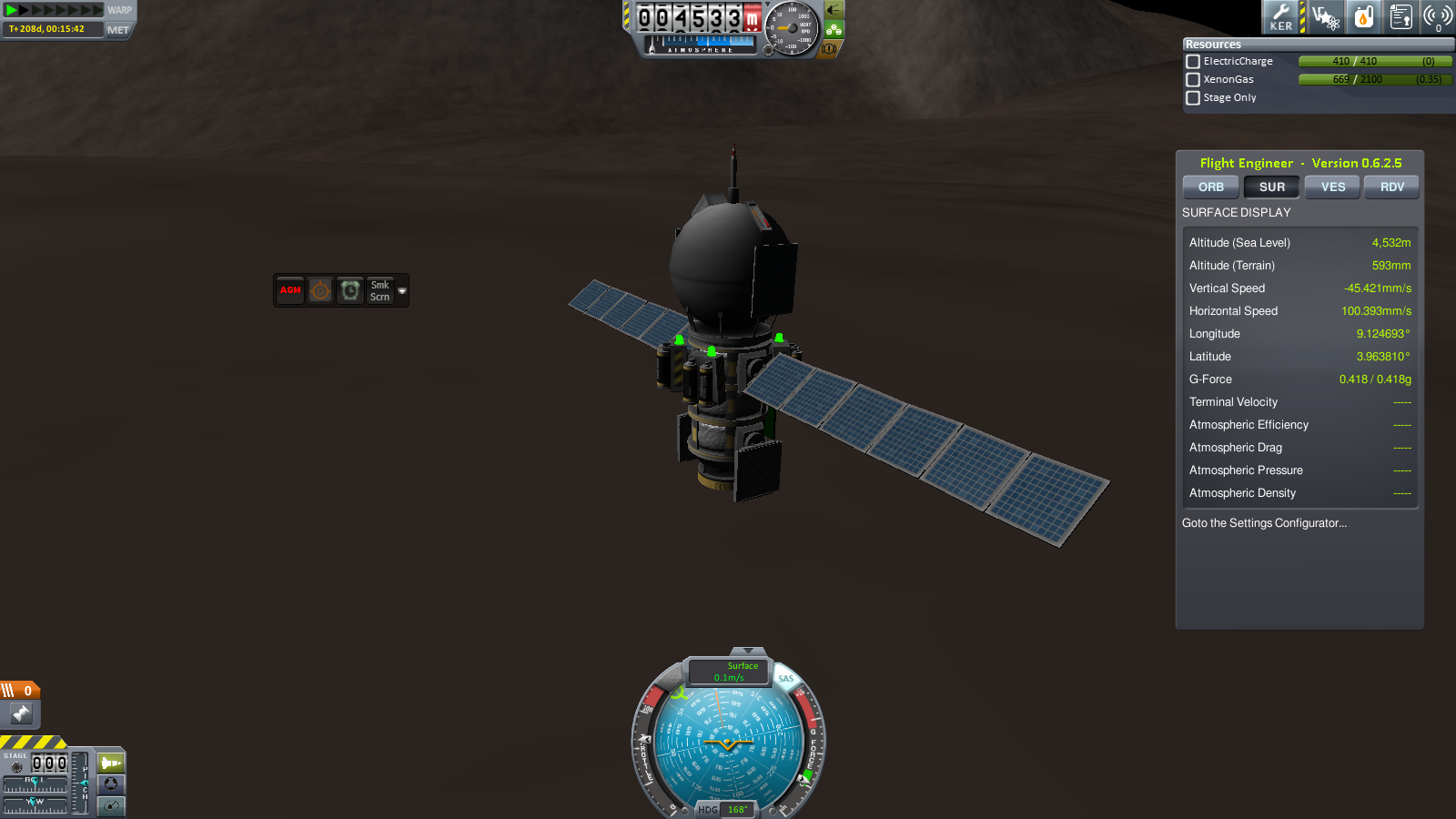This screenshot has width=1456, height=819.
Task: Activate the Smk Scrn toolbar button
Action: pyautogui.click(x=379, y=290)
